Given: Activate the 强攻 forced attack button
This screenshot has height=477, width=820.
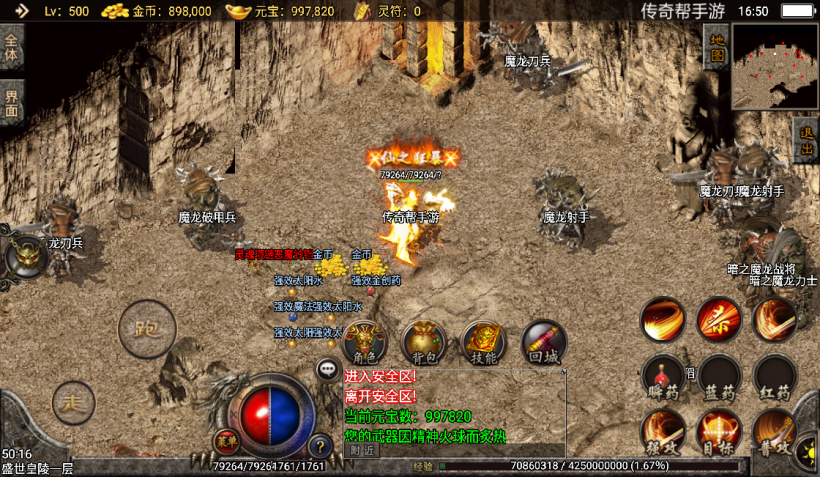Looking at the screenshot, I should 662,432.
